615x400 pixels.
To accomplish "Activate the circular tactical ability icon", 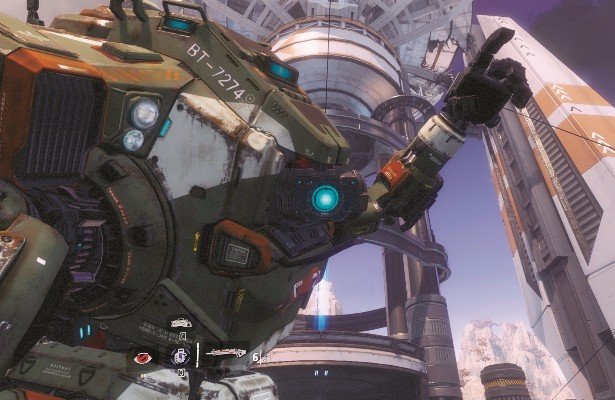I will 181,355.
